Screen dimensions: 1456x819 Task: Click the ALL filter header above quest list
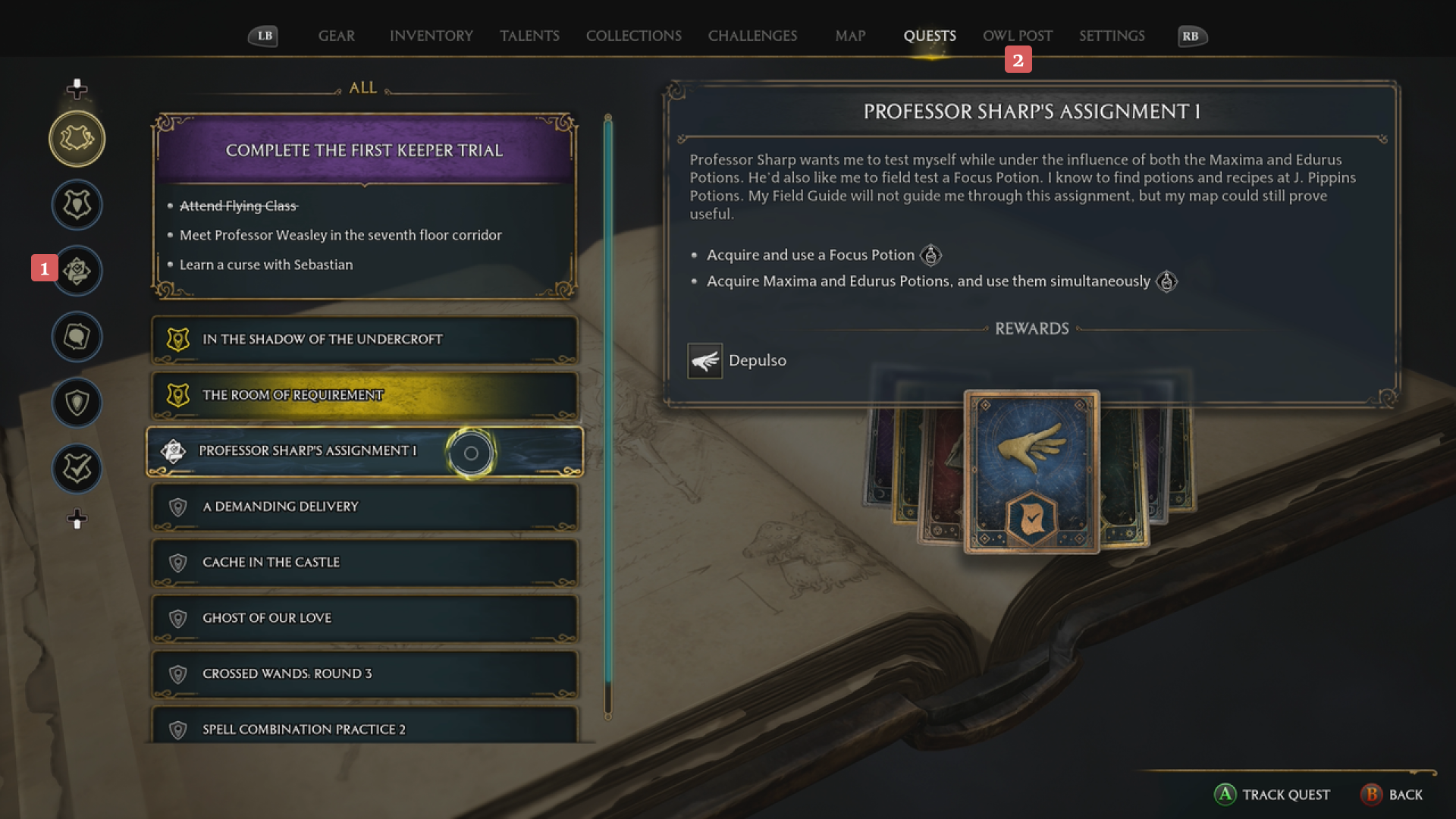[x=362, y=87]
